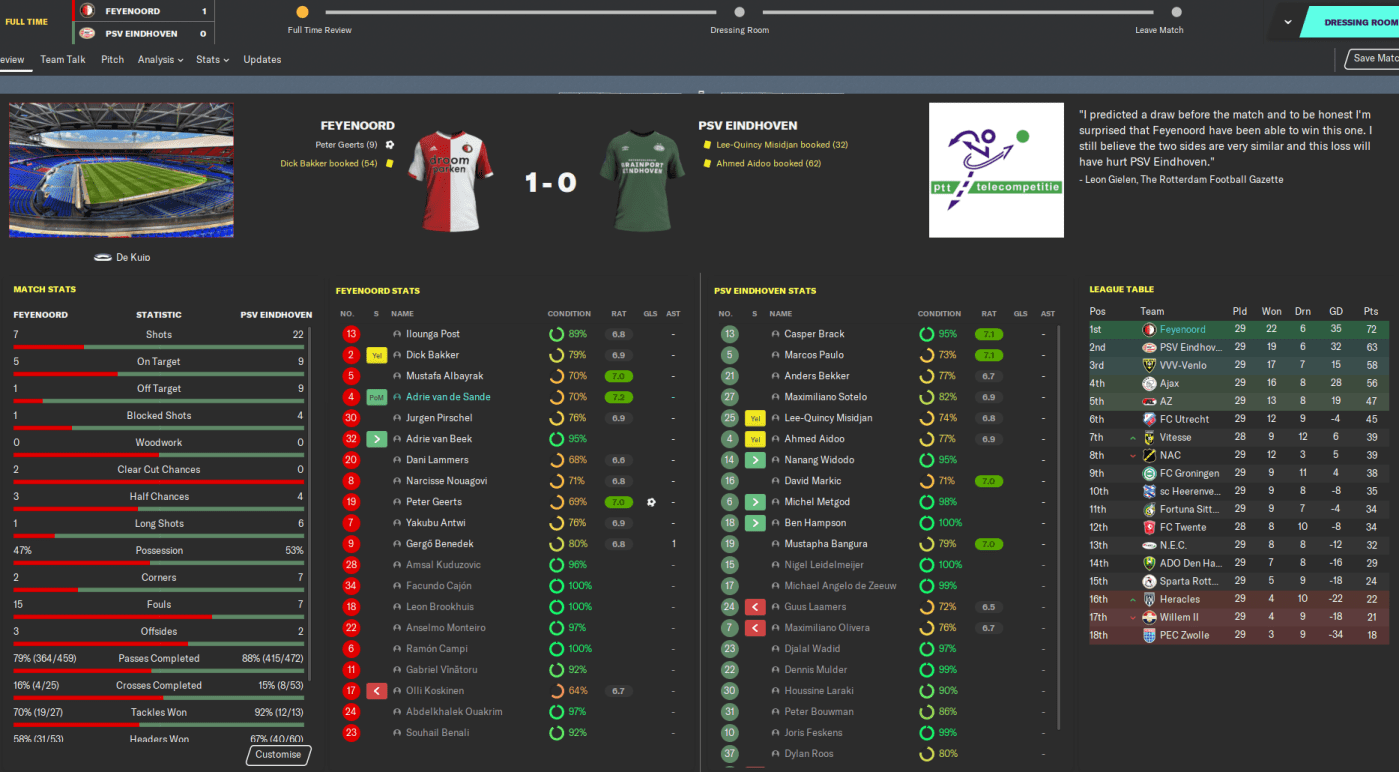Open FC Utrecht's league table row

[x=1184, y=419]
